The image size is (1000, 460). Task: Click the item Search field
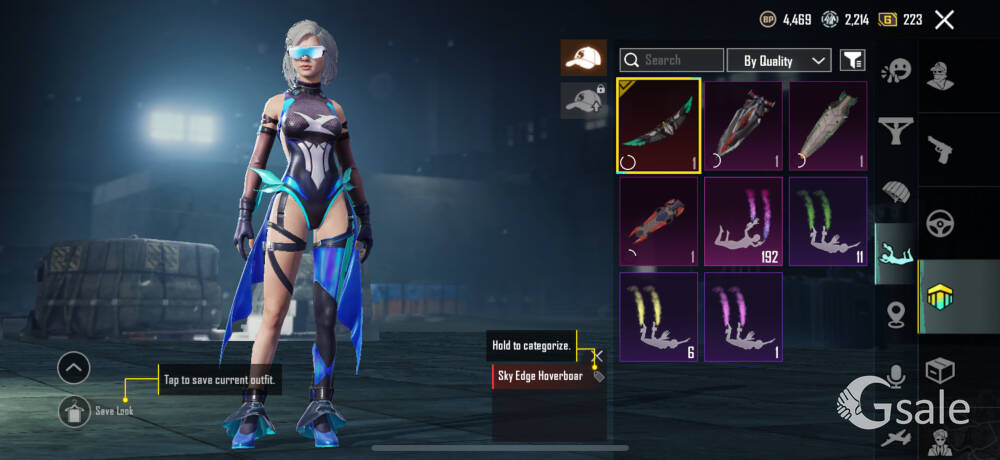pyautogui.click(x=672, y=60)
